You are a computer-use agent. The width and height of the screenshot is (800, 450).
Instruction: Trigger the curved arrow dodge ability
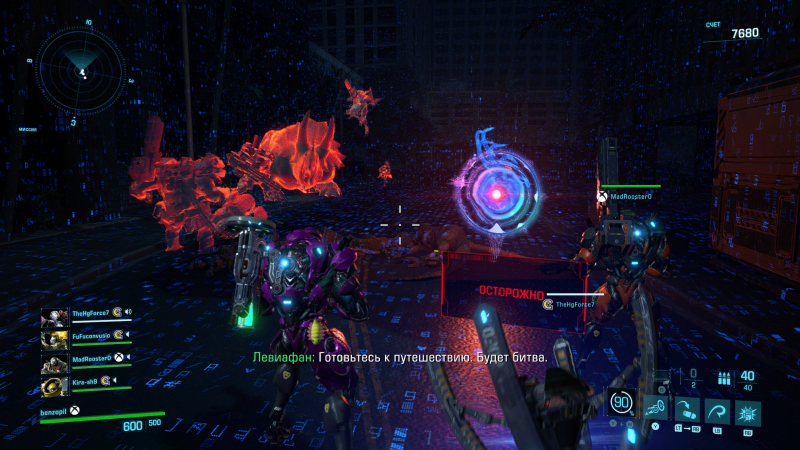pyautogui.click(x=716, y=407)
